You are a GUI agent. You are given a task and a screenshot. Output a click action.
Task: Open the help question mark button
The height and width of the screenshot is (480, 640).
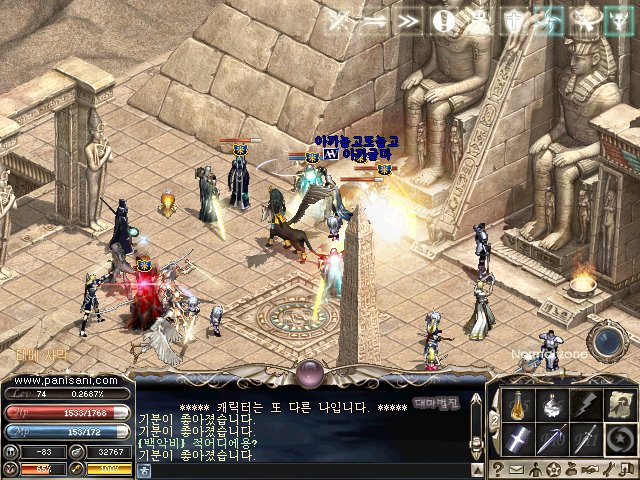click(x=498, y=469)
